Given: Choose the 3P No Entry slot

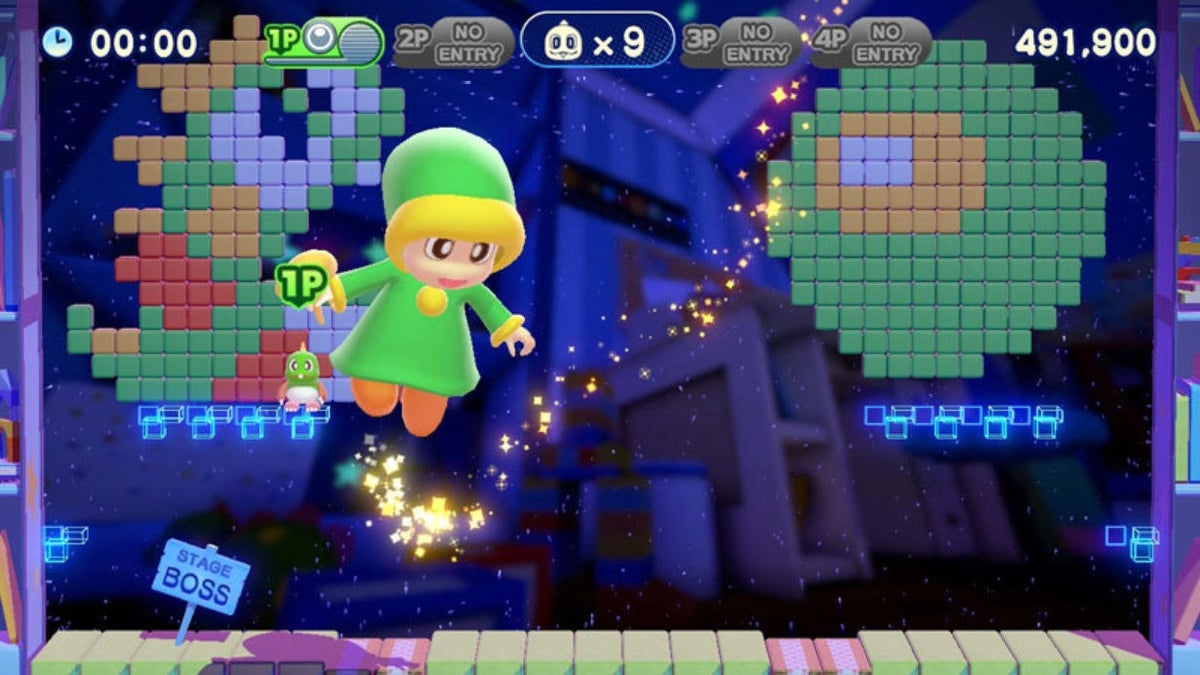Looking at the screenshot, I should point(740,42).
